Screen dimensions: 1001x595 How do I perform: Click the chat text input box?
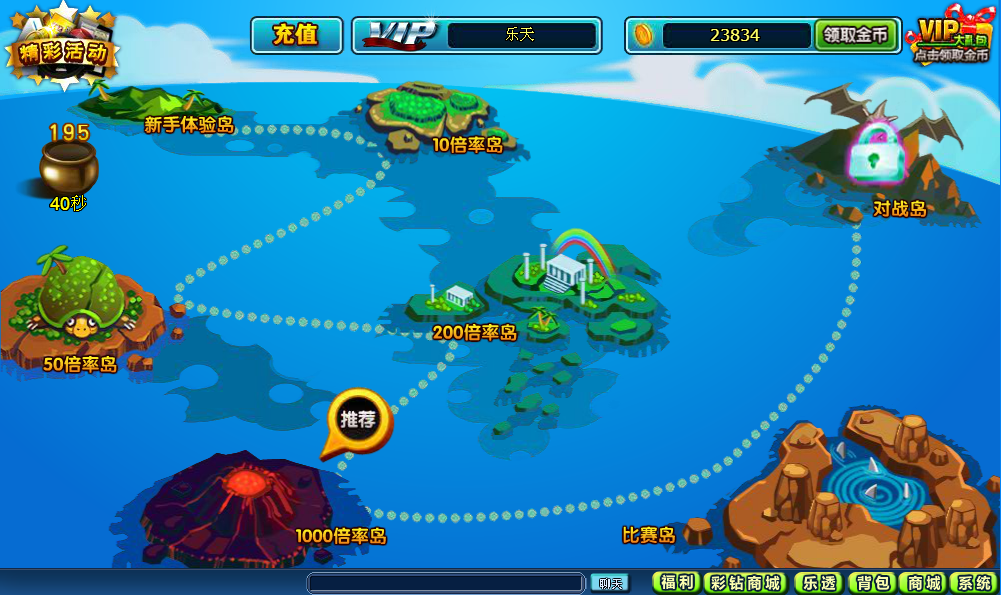445,583
